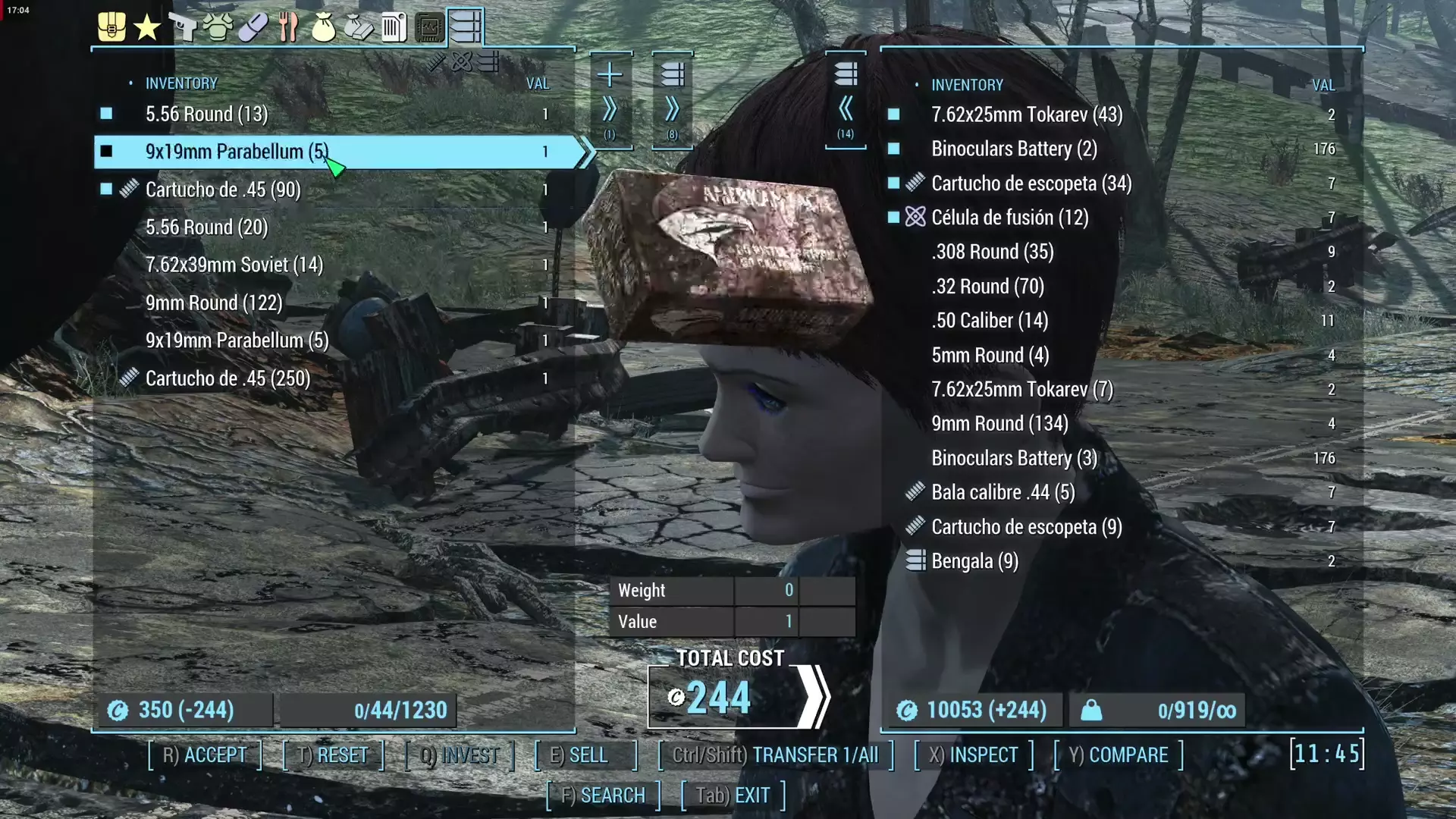The image size is (1456, 819).
Task: Pick the 9mm Round (122) entry
Action: 214,303
